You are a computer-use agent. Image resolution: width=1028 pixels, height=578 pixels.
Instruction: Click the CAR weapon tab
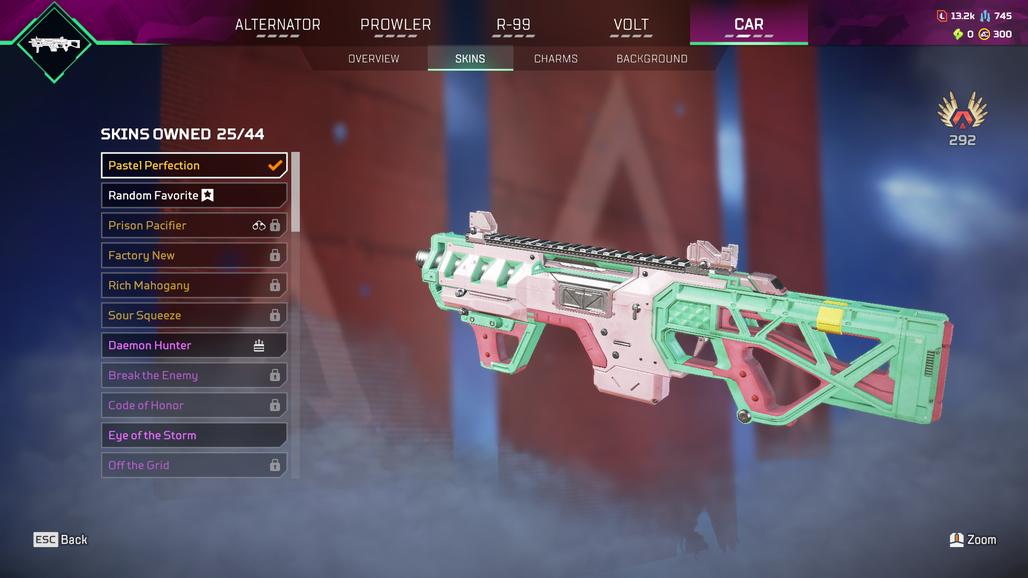[x=749, y=25]
